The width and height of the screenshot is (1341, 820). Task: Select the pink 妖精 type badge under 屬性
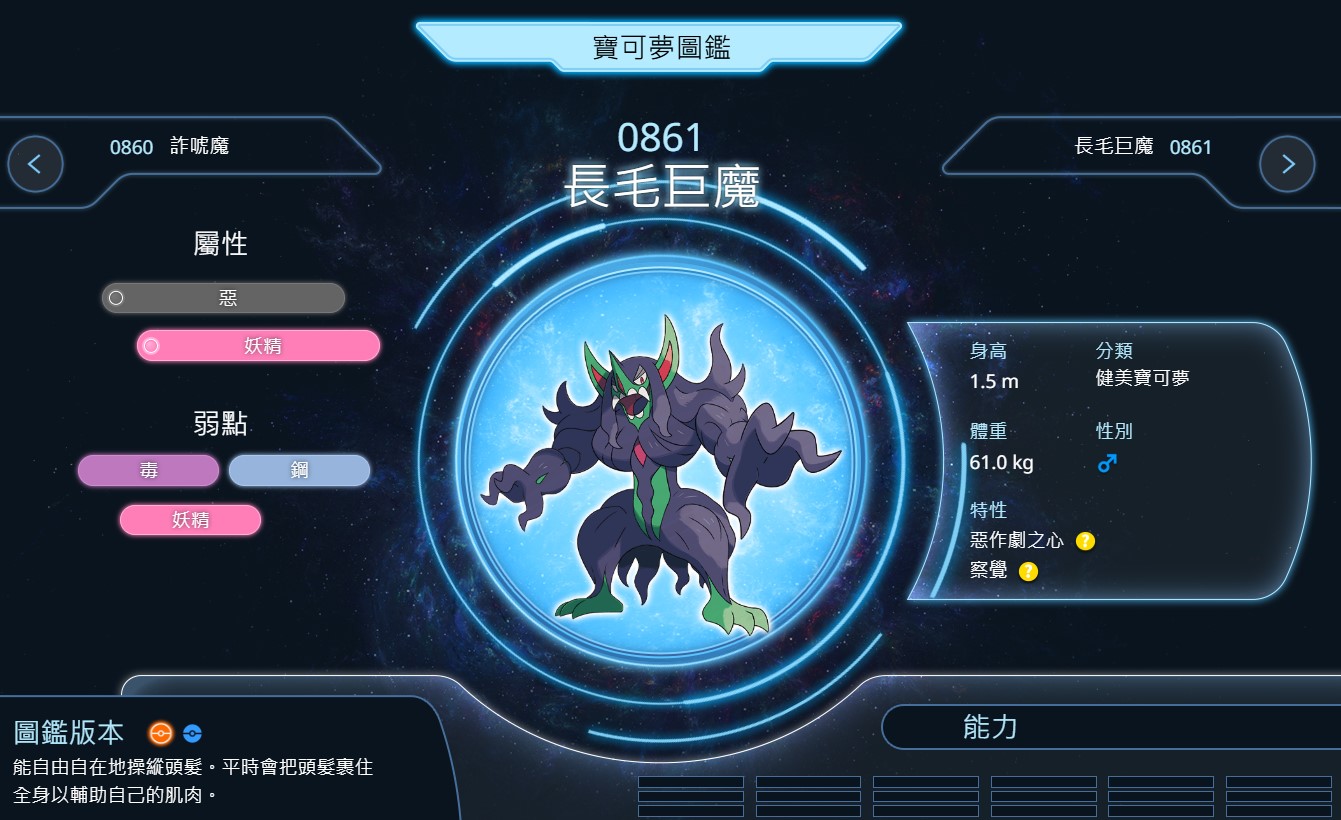(259, 346)
